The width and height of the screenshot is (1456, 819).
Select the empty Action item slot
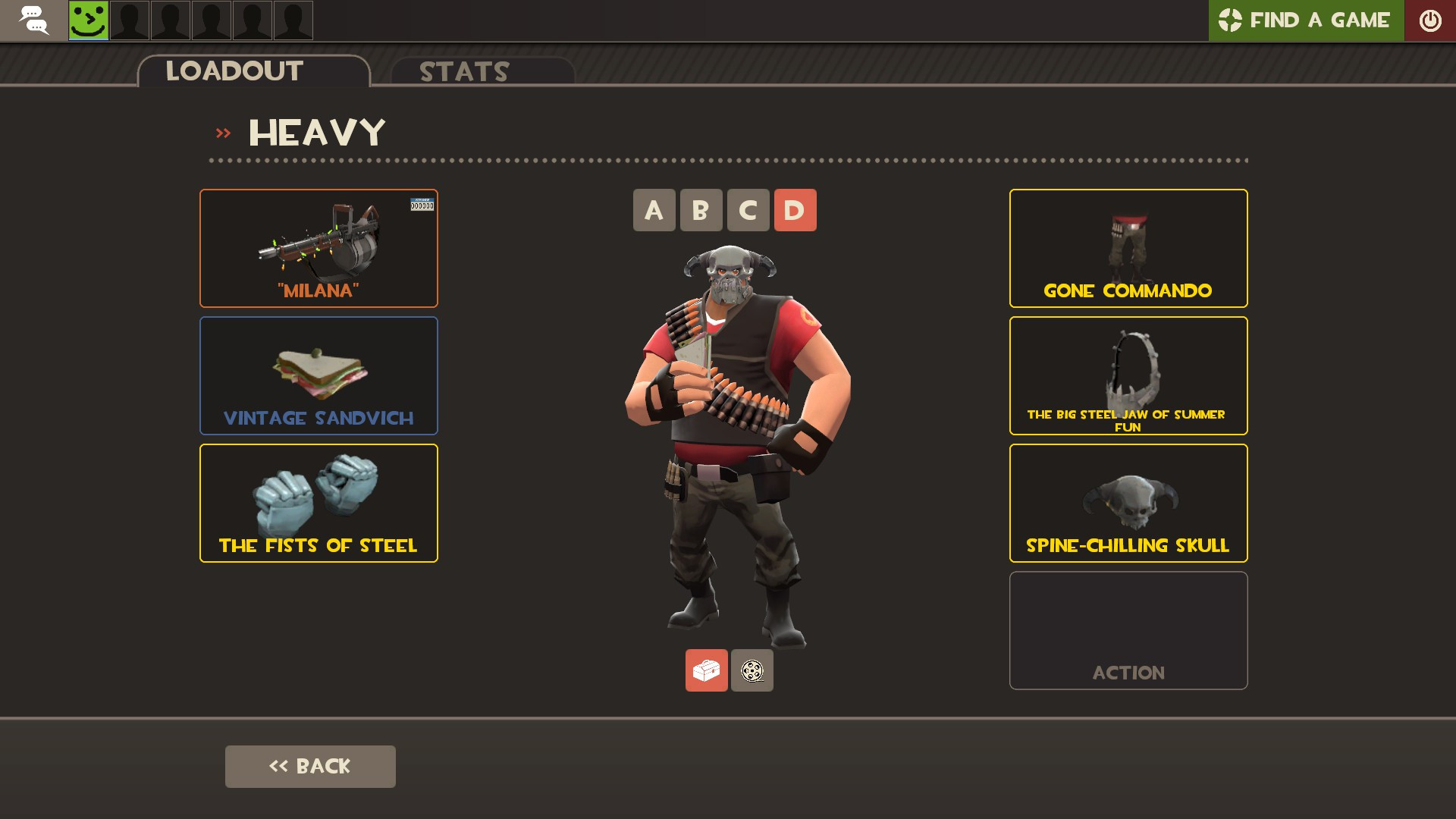click(1128, 630)
